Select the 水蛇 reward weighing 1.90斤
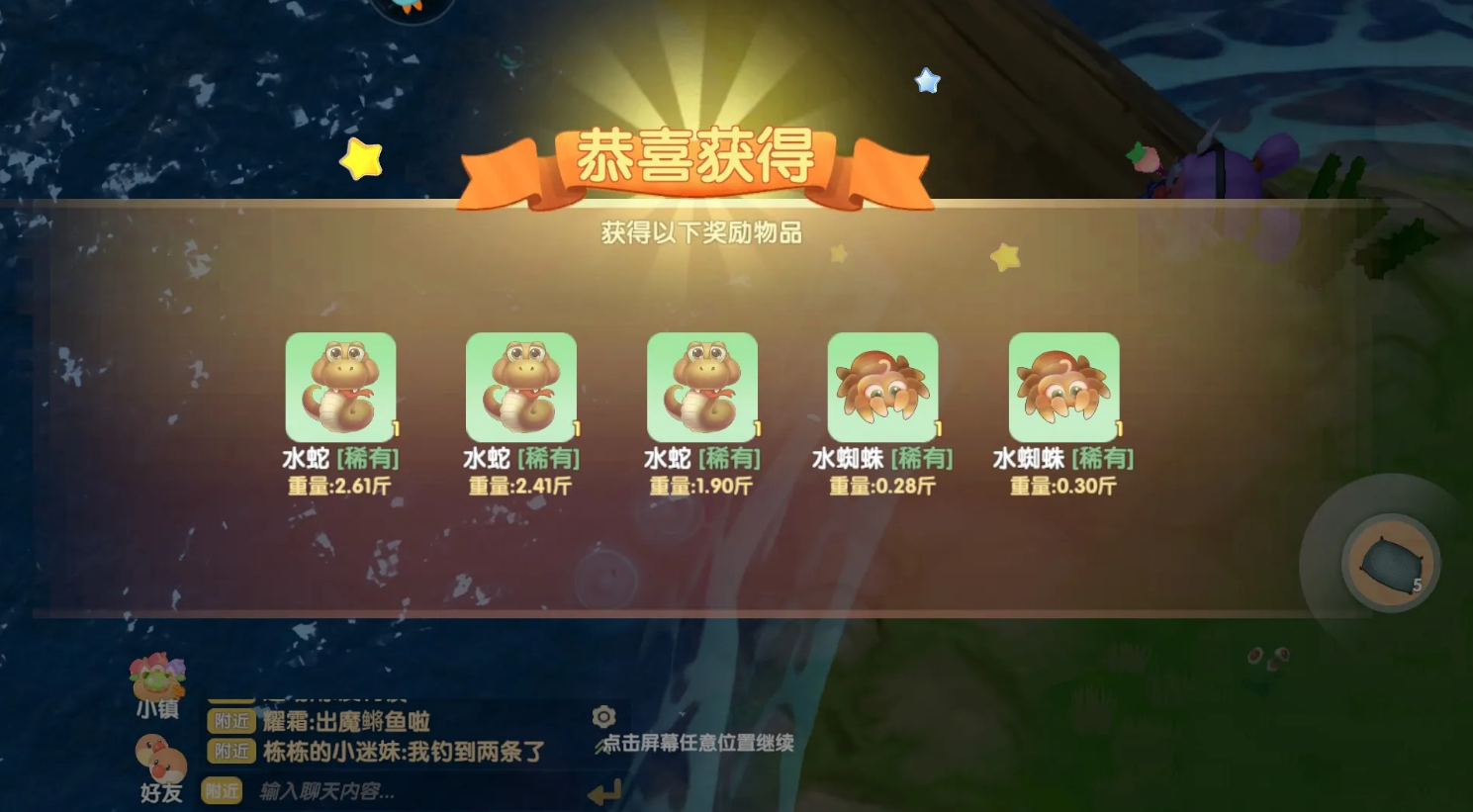Screen dimensions: 1473x812 (x=702, y=386)
